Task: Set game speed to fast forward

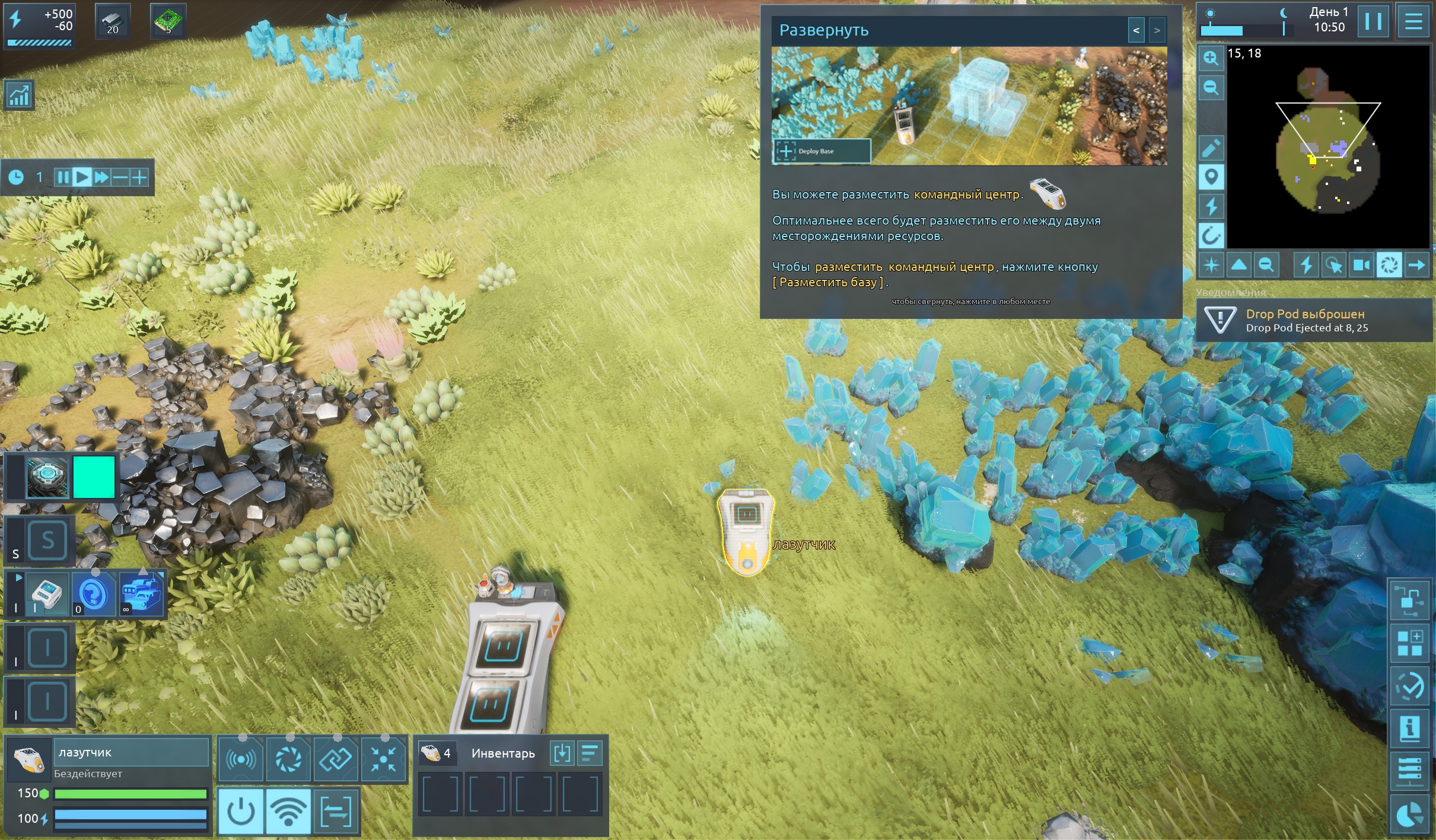Action: [x=101, y=177]
